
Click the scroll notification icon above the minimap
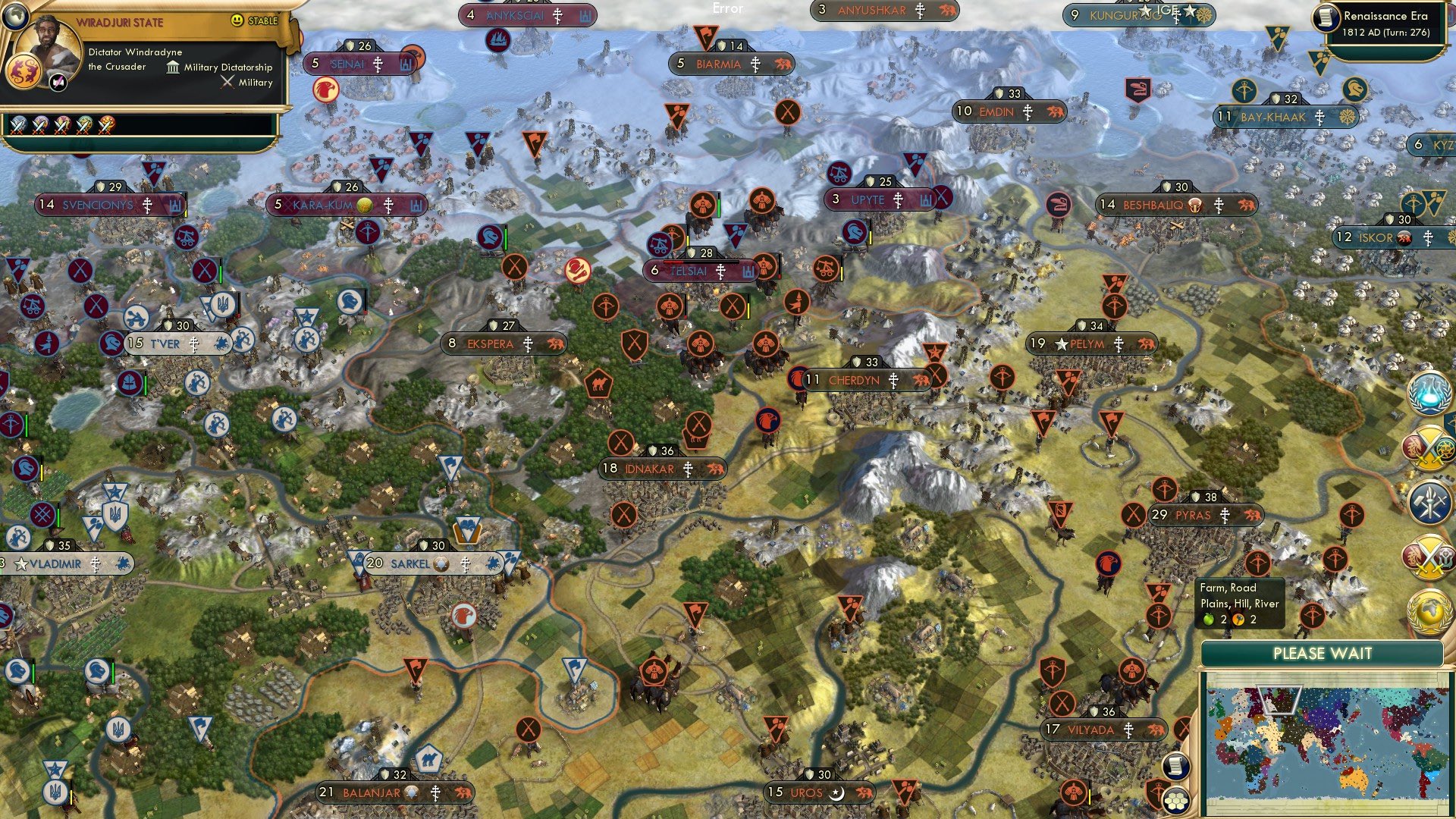tap(1175, 767)
